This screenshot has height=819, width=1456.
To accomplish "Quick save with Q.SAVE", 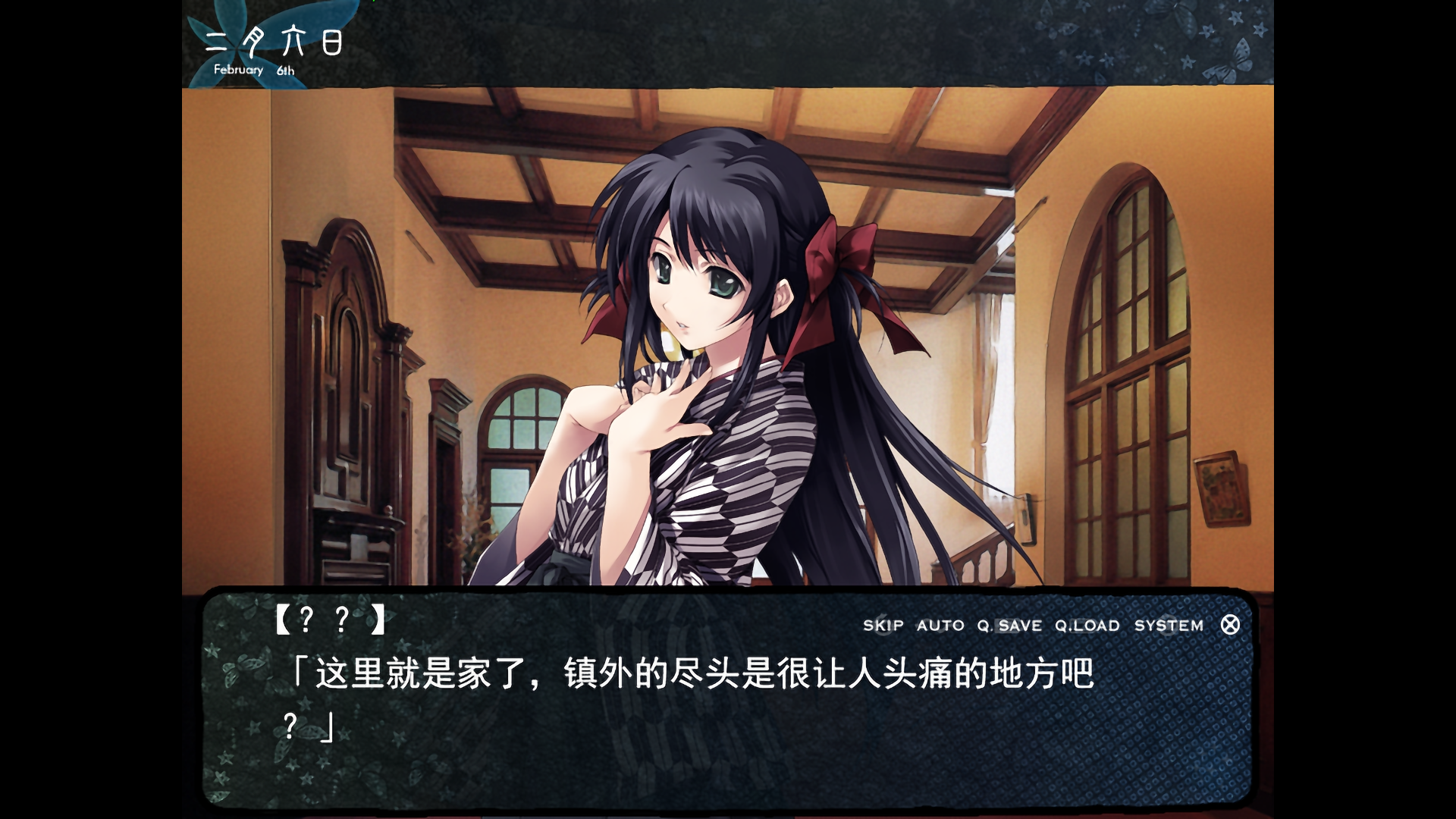I will (1009, 626).
